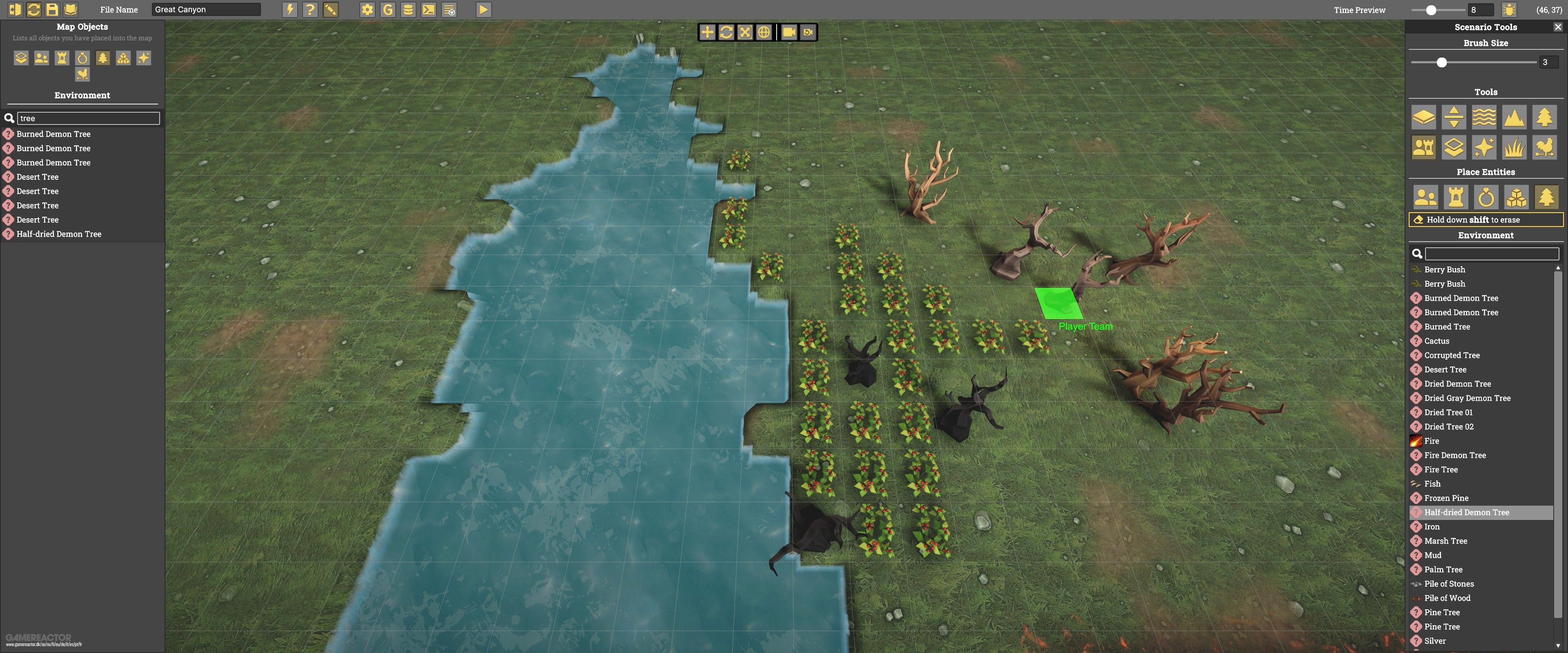Viewport: 1568px width, 653px height.
Task: Select the animal placement tool
Action: click(x=1544, y=147)
